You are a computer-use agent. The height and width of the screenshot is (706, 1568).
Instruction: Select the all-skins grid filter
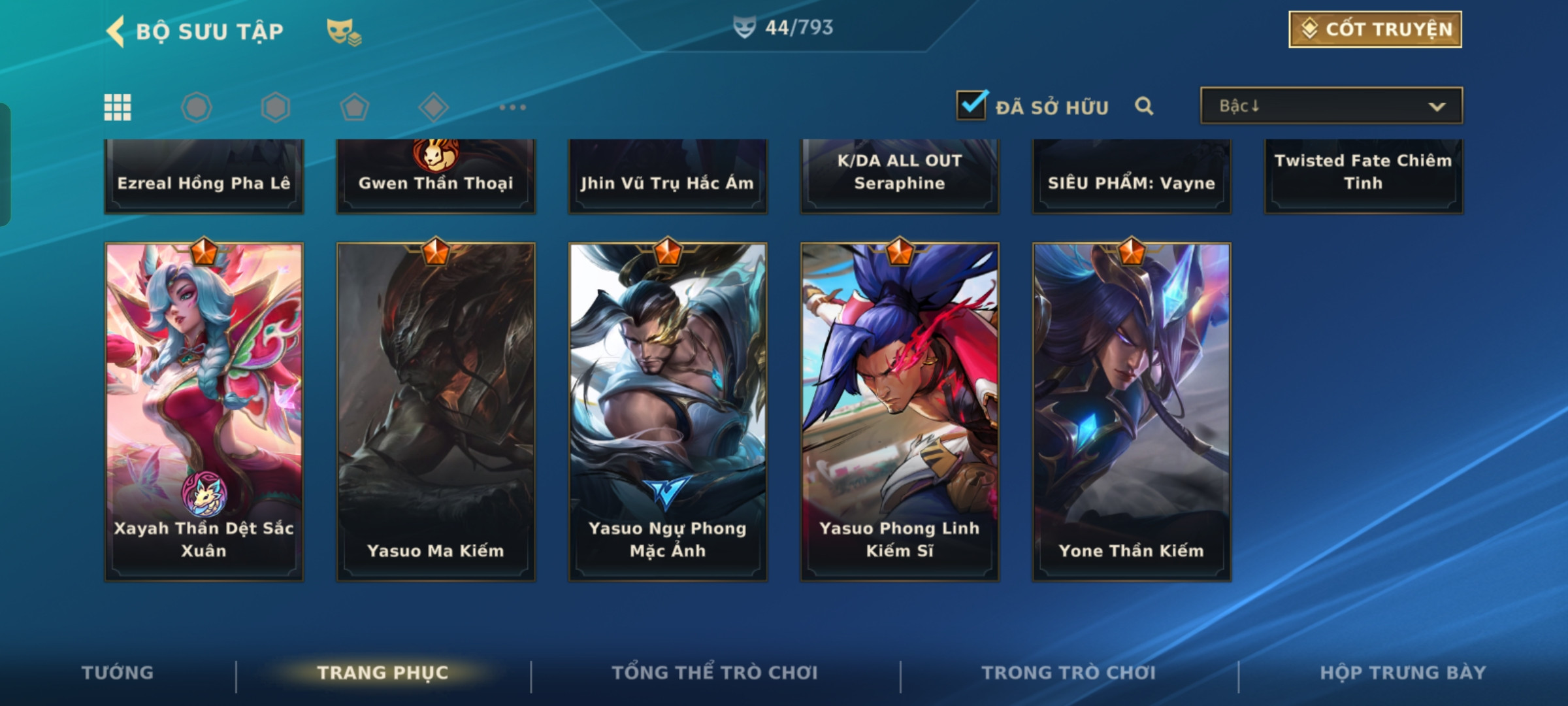(x=118, y=107)
